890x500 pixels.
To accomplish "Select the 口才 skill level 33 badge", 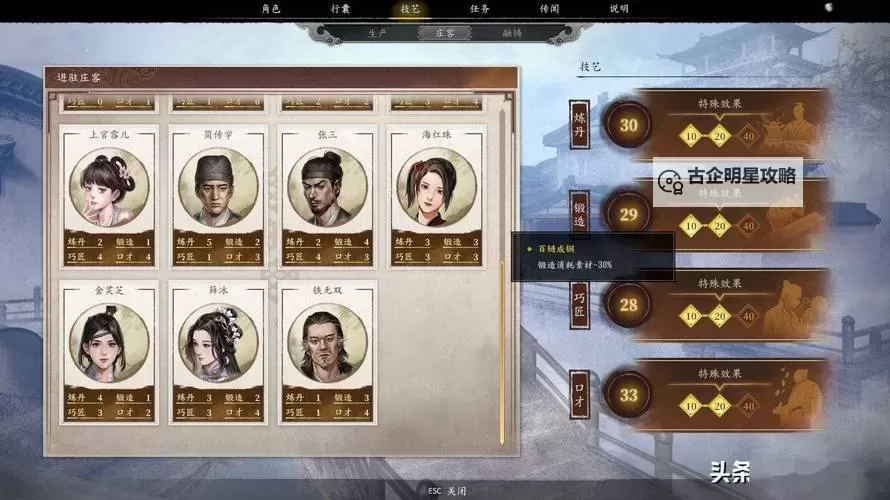I will click(x=628, y=395).
